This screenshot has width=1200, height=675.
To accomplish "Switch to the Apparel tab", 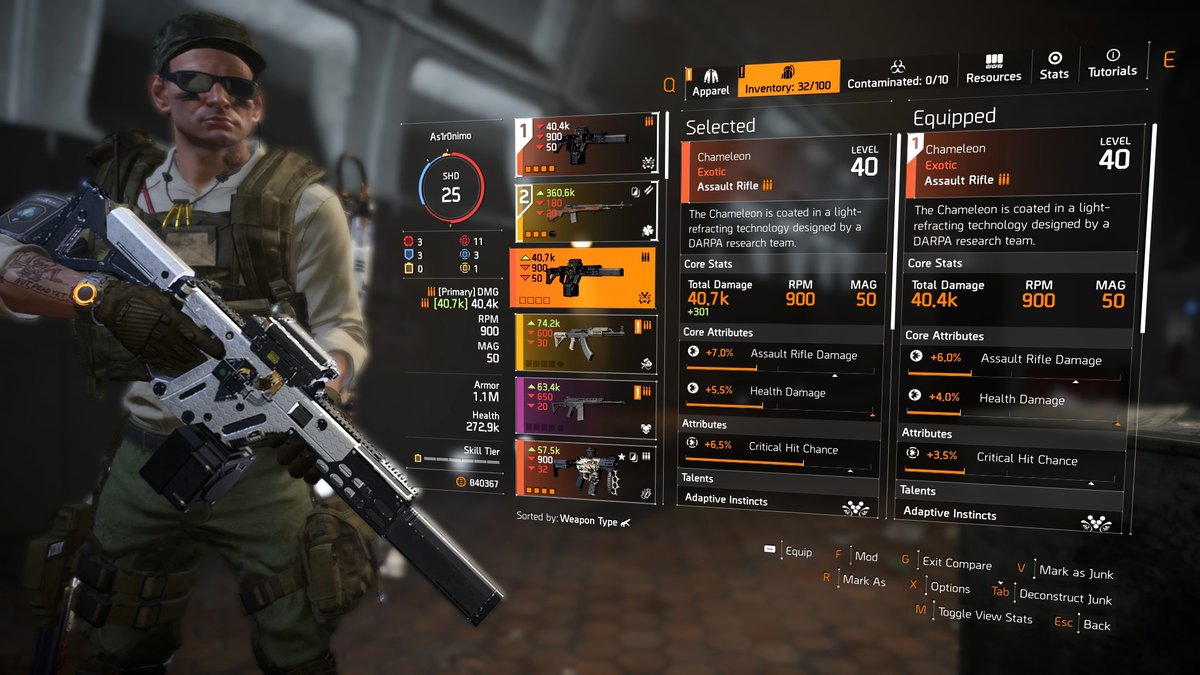I will (x=712, y=82).
